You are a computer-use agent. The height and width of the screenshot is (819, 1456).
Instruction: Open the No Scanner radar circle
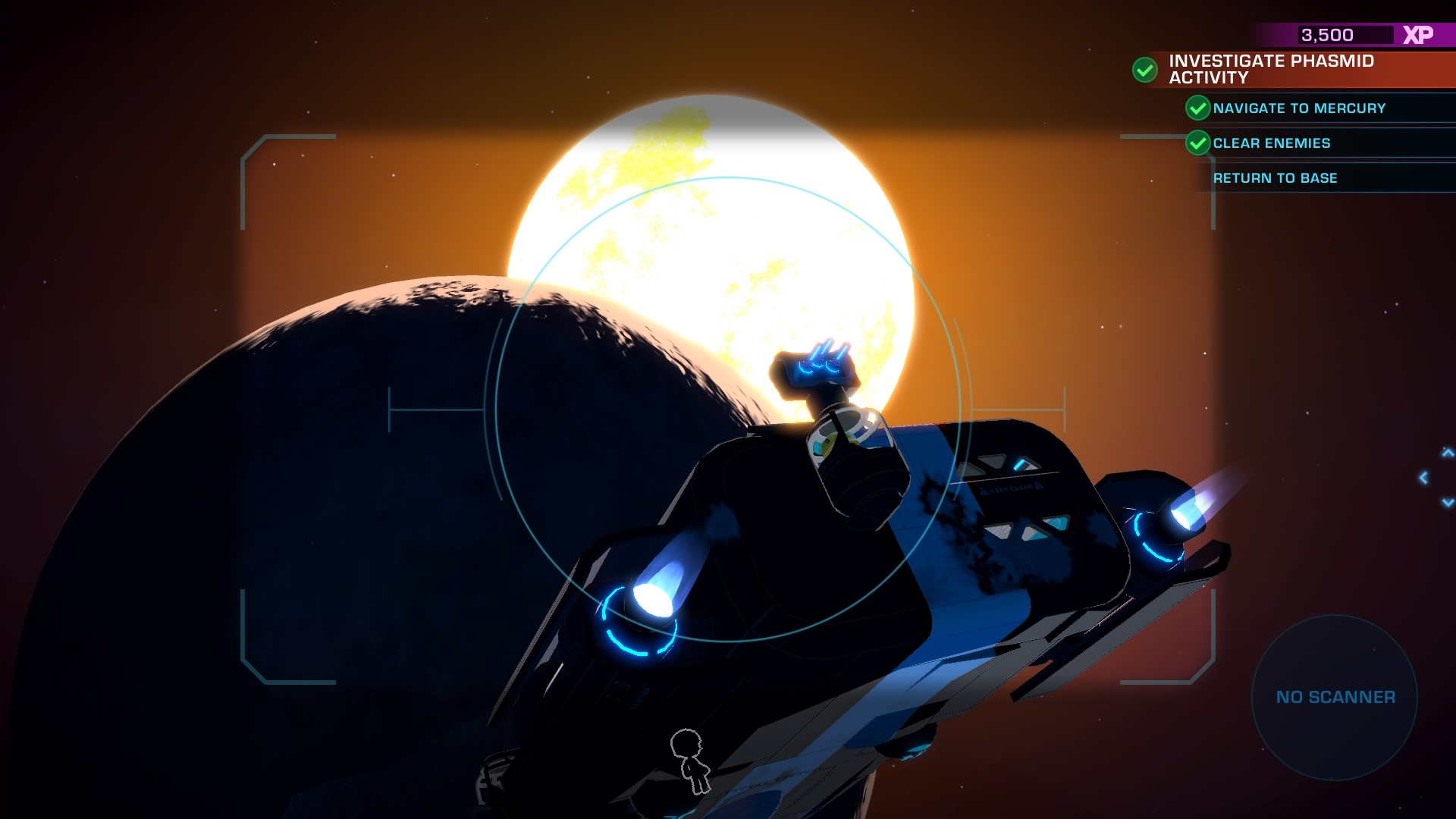1335,697
